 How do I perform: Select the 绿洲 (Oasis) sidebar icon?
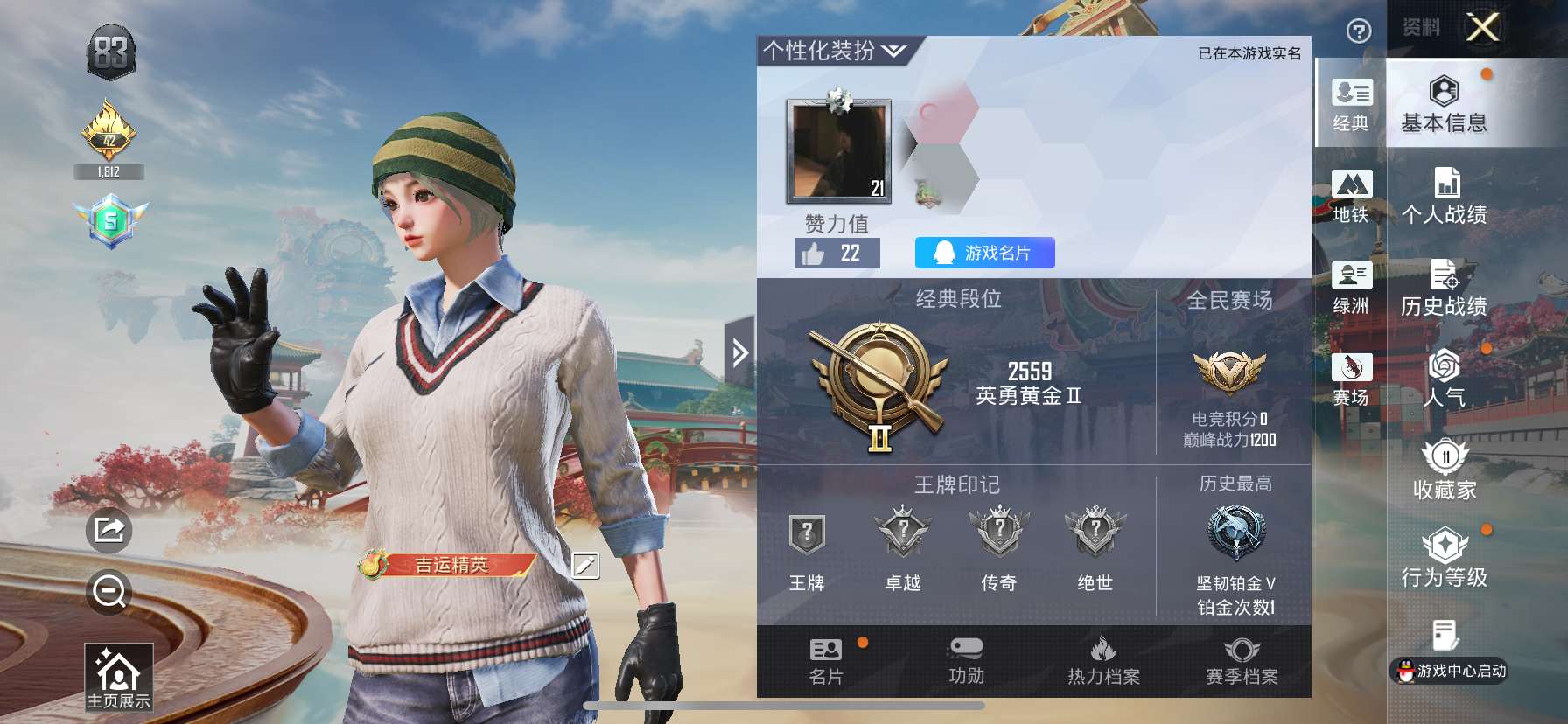click(1353, 289)
